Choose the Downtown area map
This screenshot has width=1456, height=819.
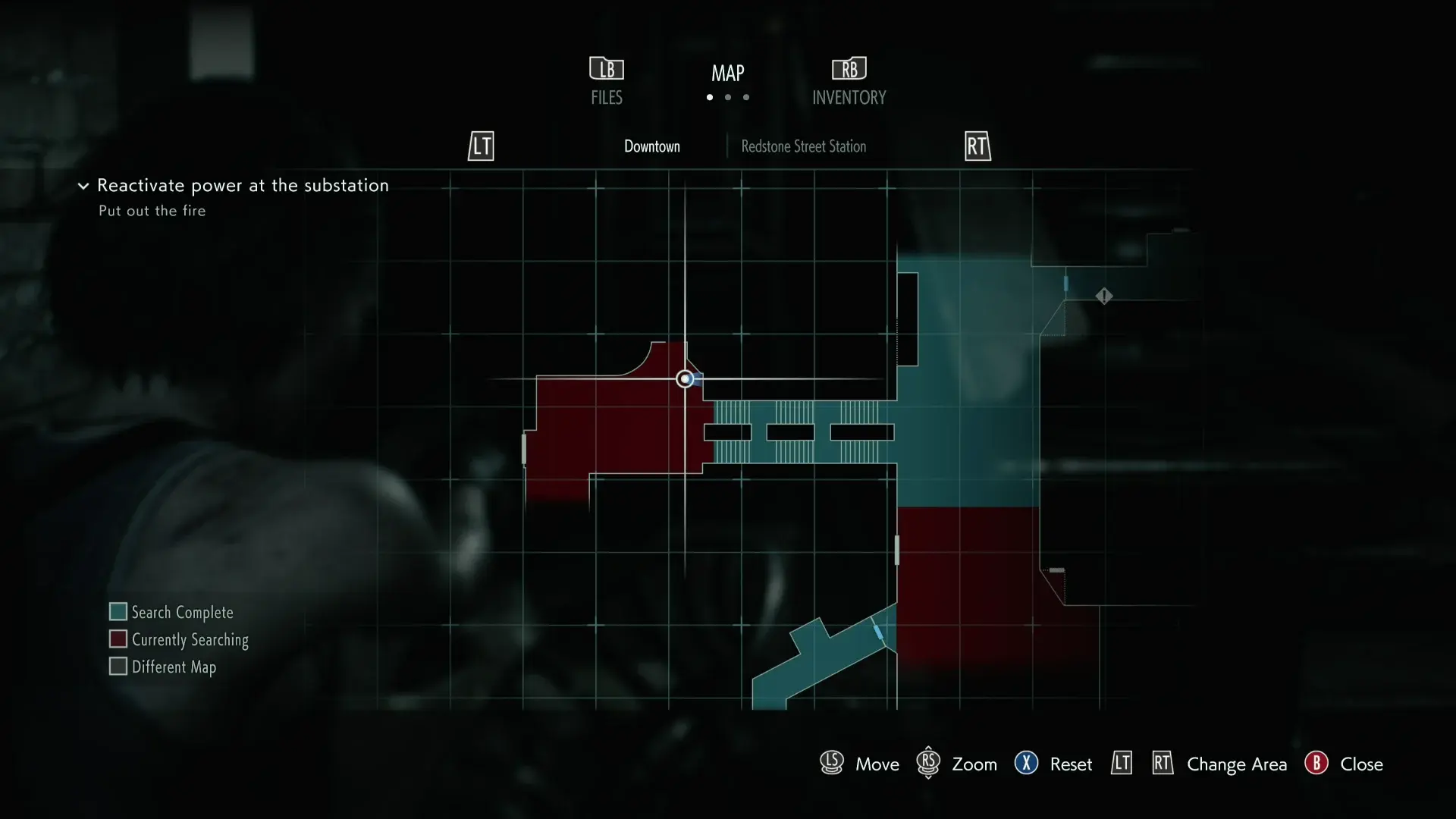(x=651, y=146)
